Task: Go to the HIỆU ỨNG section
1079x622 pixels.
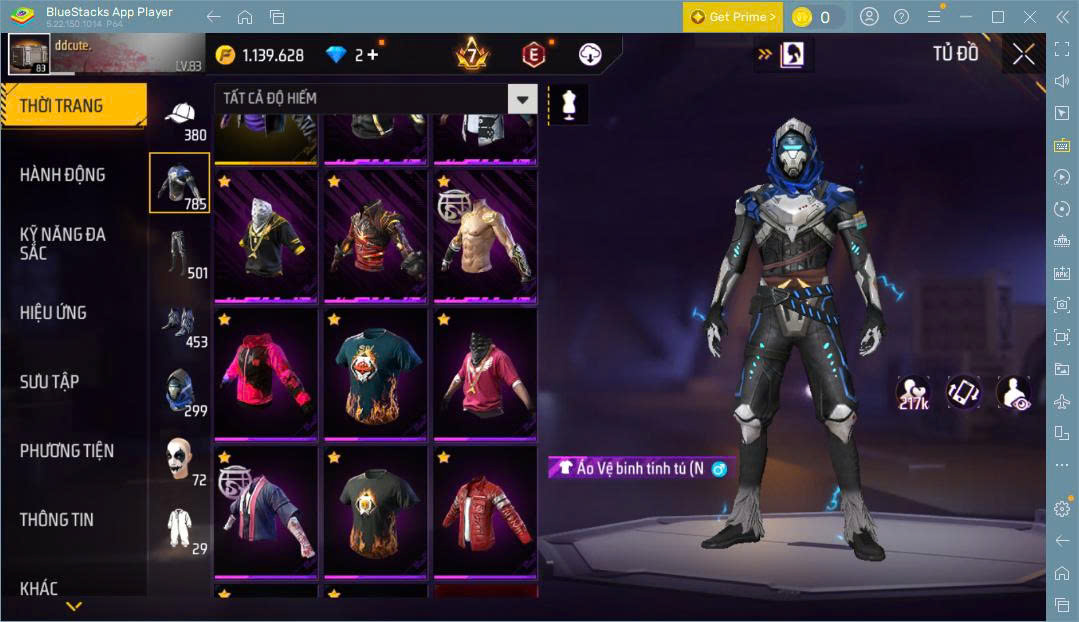Action: (x=53, y=313)
